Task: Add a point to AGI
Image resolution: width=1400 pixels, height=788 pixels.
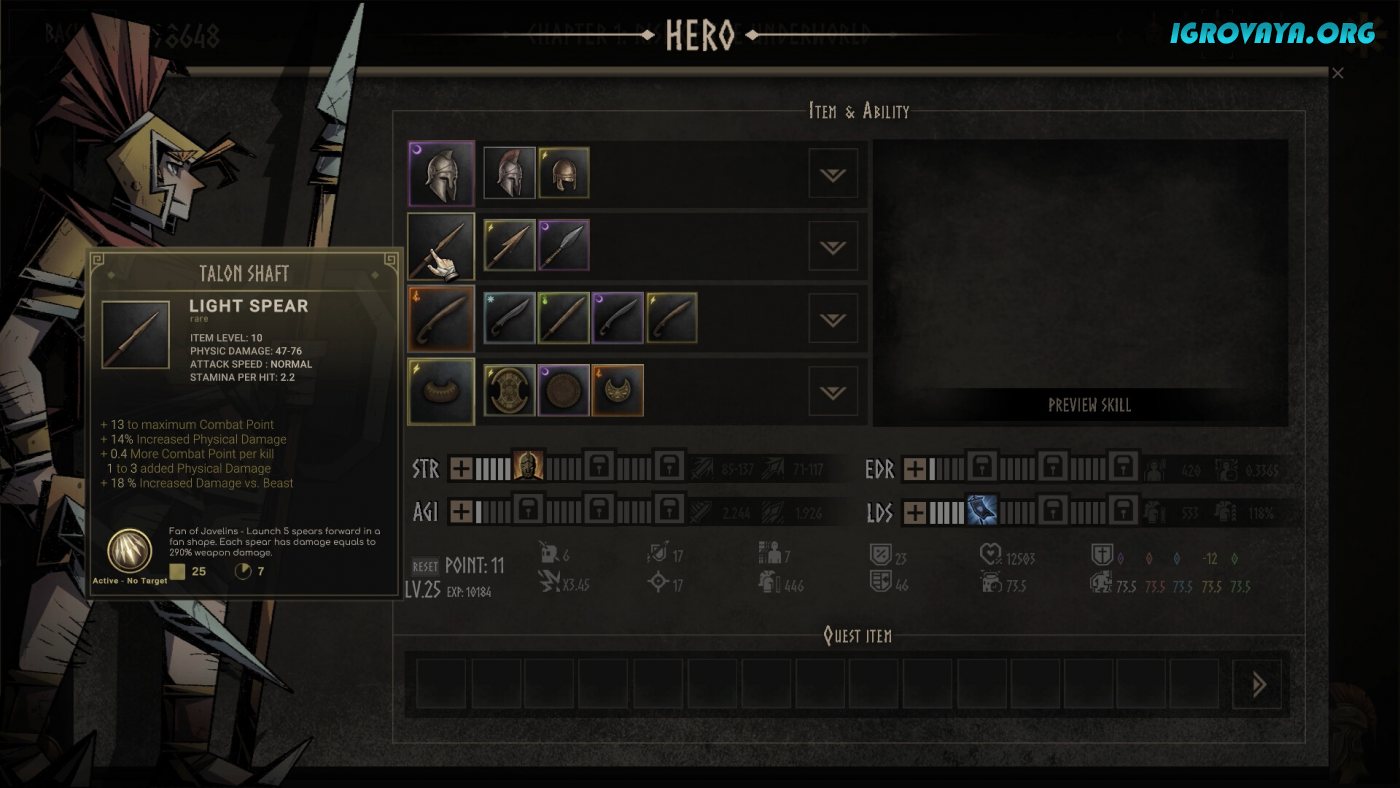Action: pos(460,512)
